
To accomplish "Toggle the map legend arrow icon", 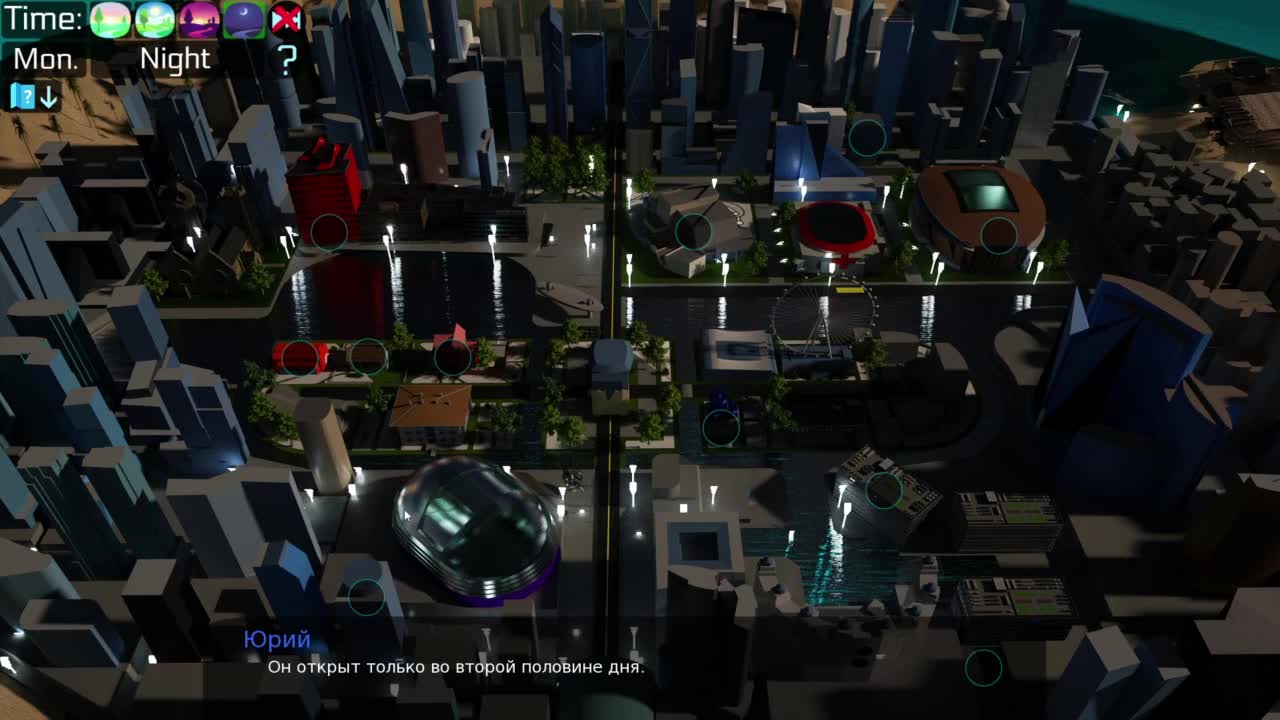I will (x=34, y=96).
